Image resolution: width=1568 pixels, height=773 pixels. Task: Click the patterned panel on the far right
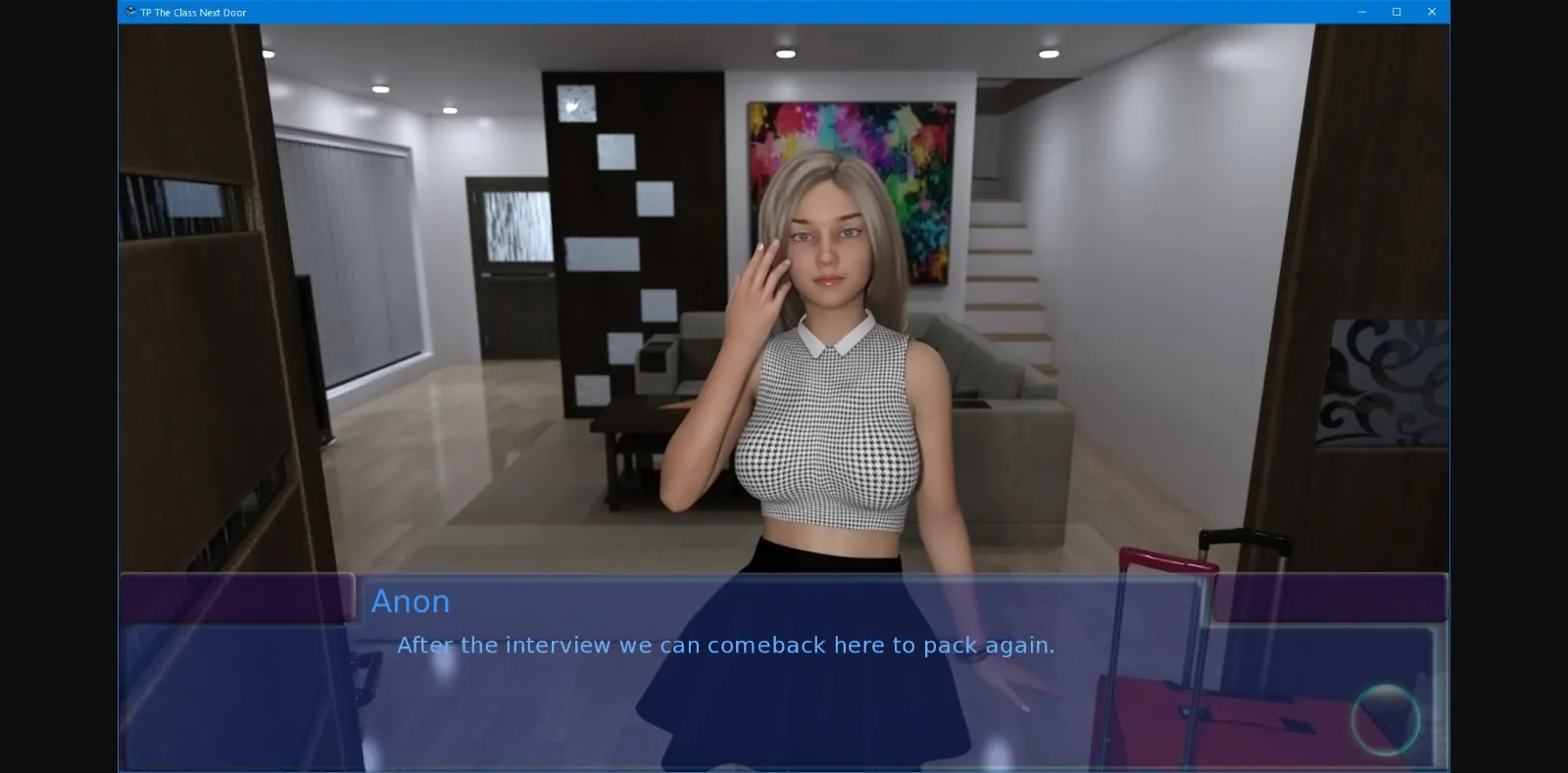[1382, 382]
